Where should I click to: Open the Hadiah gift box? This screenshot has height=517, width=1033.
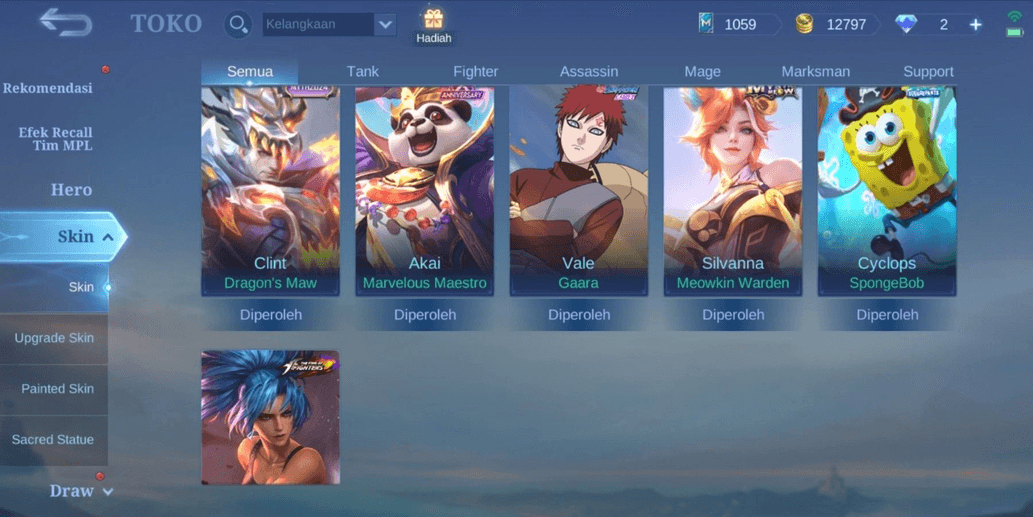[433, 25]
